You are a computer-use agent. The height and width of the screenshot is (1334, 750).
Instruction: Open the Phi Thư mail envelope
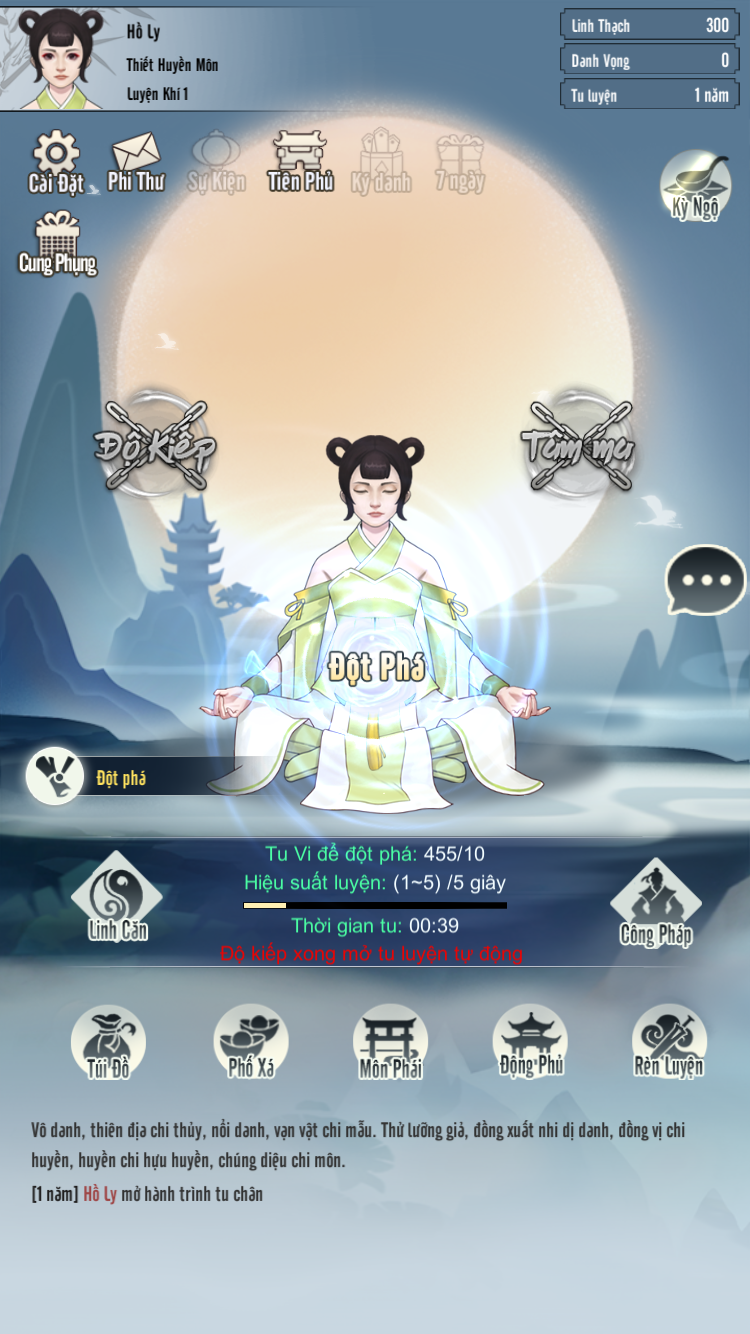(136, 161)
